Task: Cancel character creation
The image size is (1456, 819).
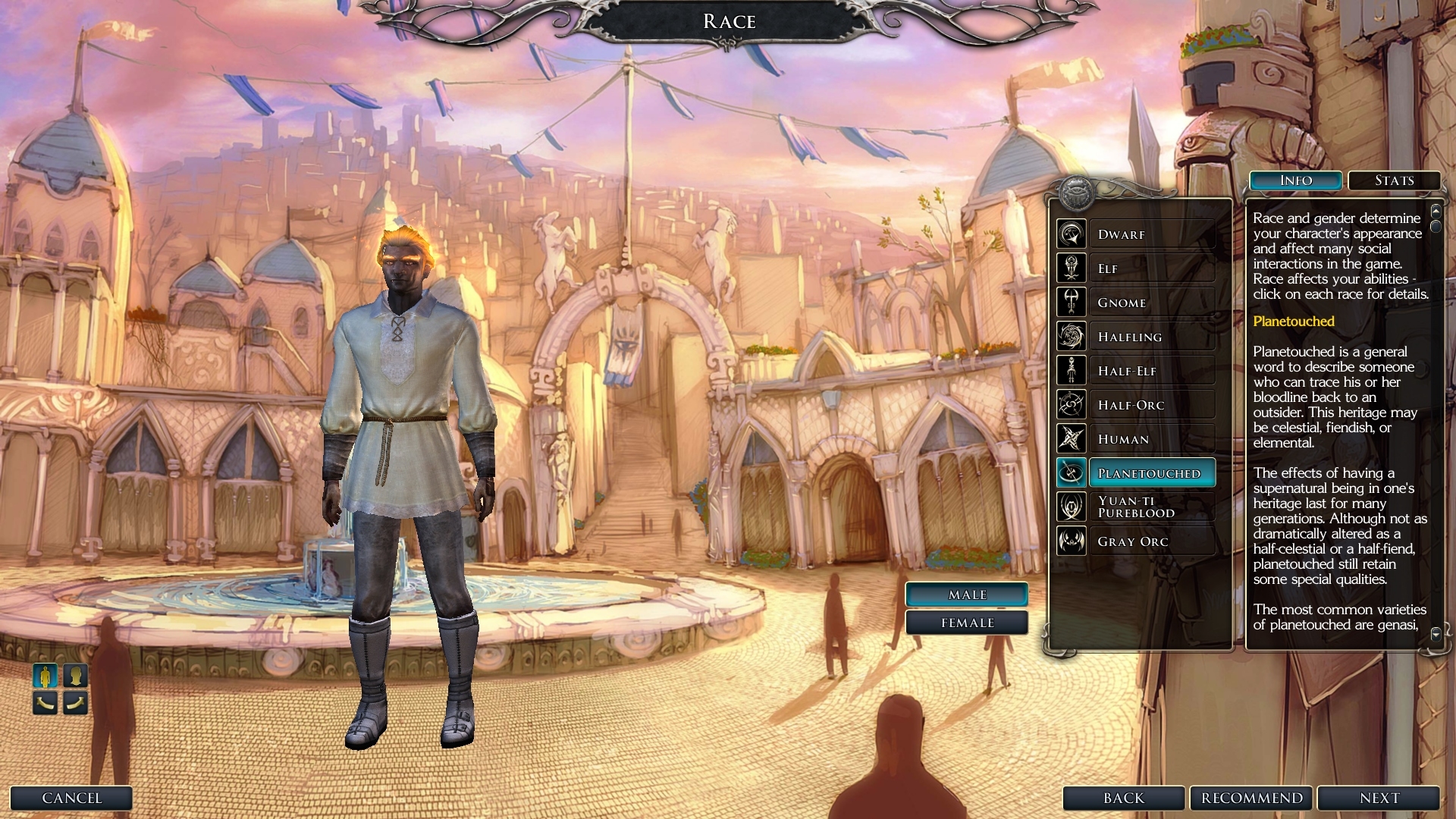Action: (71, 798)
